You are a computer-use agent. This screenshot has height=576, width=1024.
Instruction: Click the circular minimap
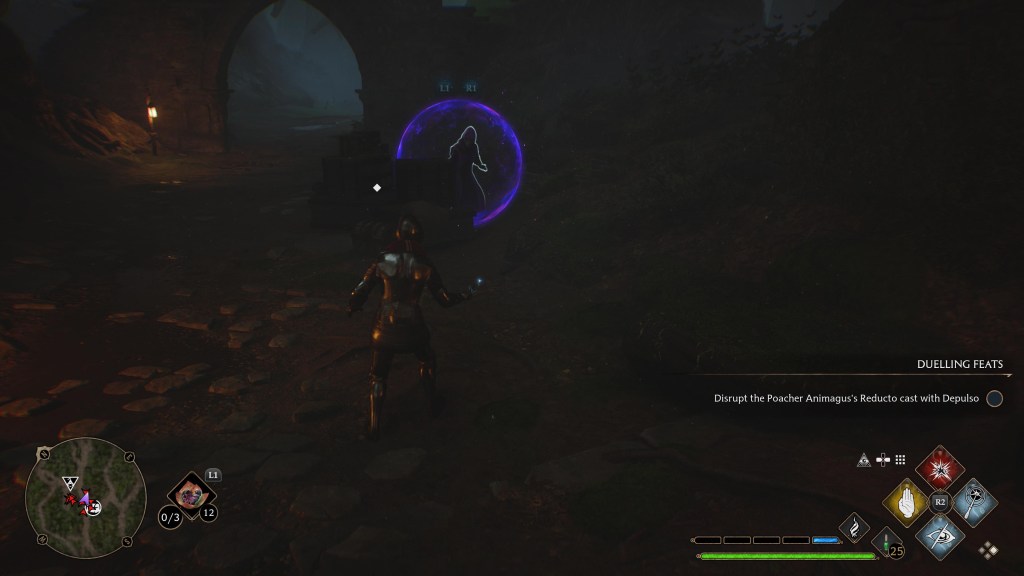[x=86, y=498]
